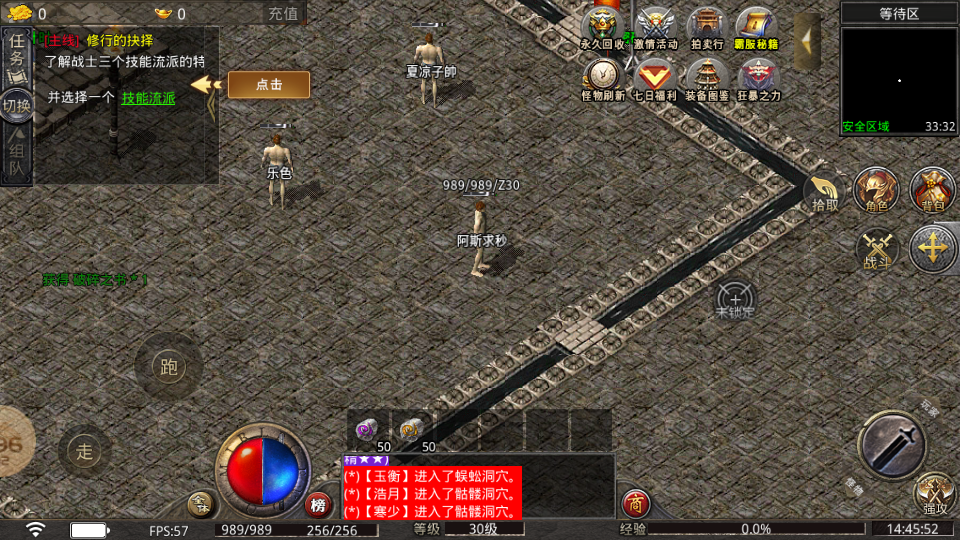The image size is (960, 540).
Task: Toggle the 战斗 combat mode button
Action: [x=877, y=249]
